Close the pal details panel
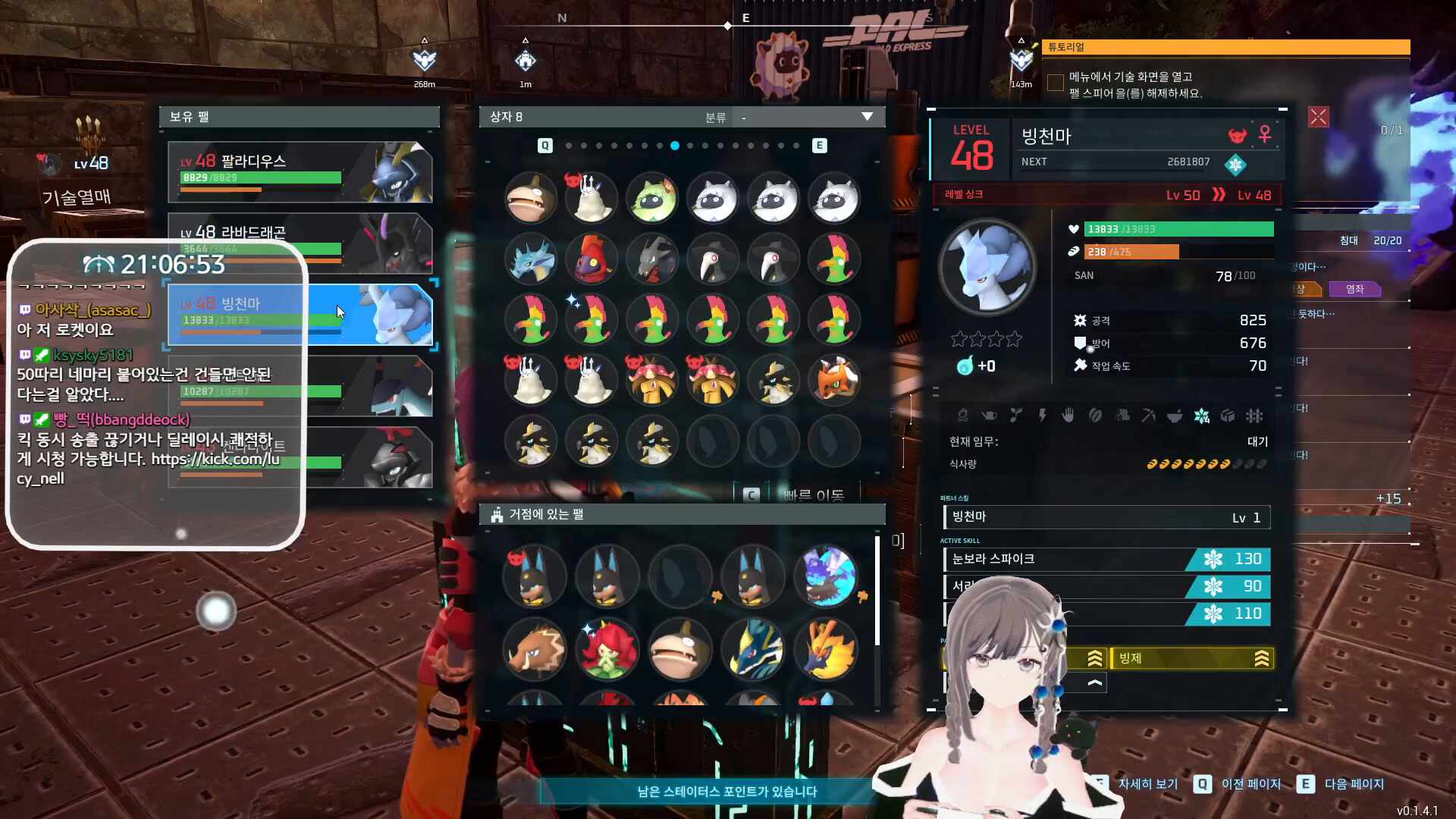The width and height of the screenshot is (1456, 819). [x=1318, y=117]
